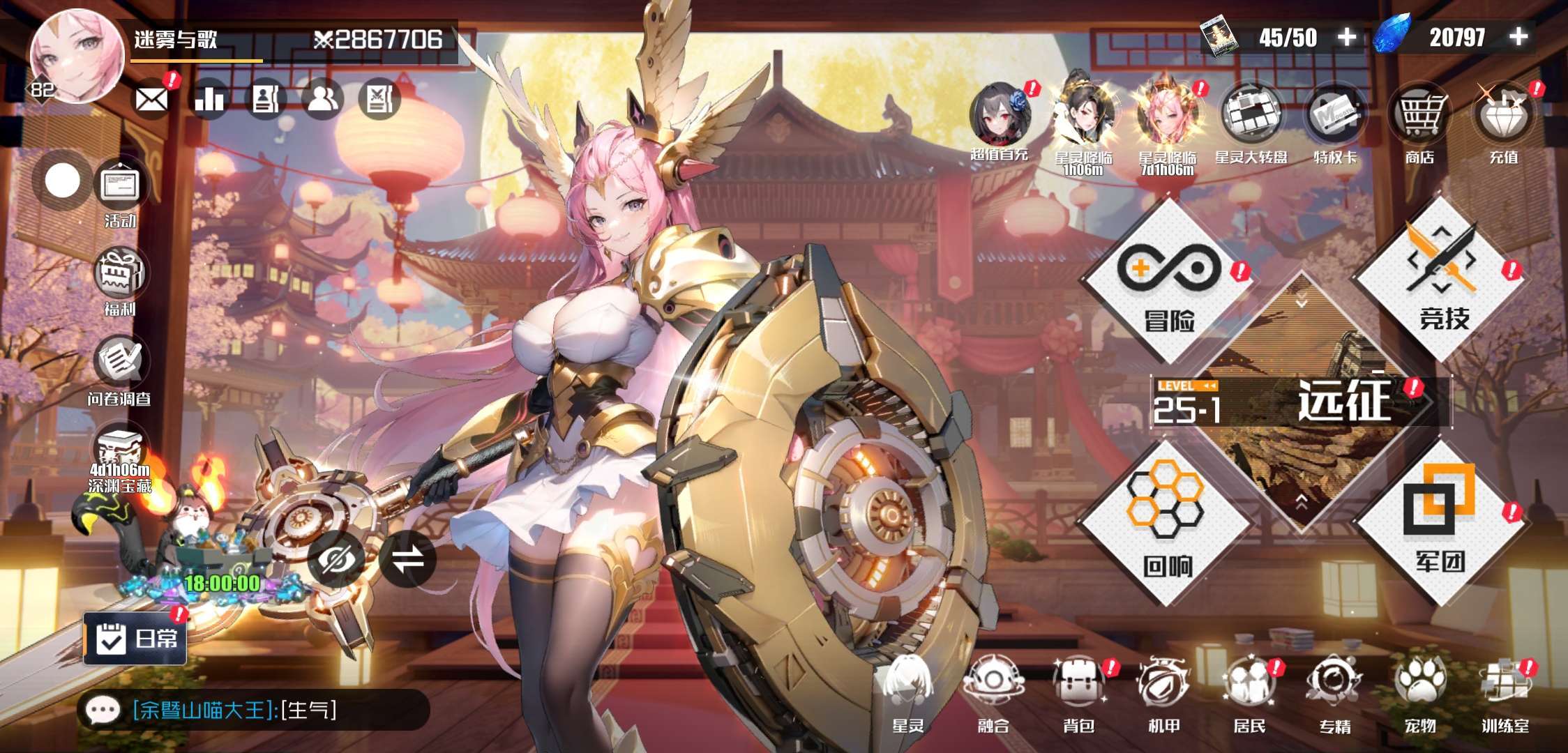Image resolution: width=1568 pixels, height=753 pixels.
Task: Open the 星灵大转盘 event wheel
Action: tap(1251, 122)
